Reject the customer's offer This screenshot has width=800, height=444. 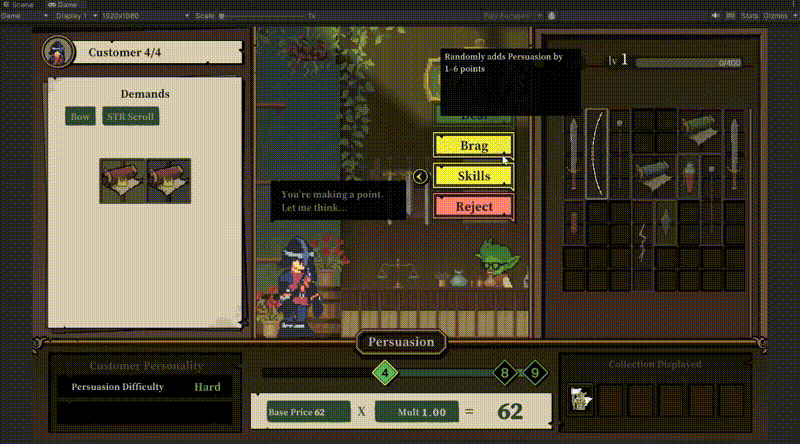tap(473, 207)
